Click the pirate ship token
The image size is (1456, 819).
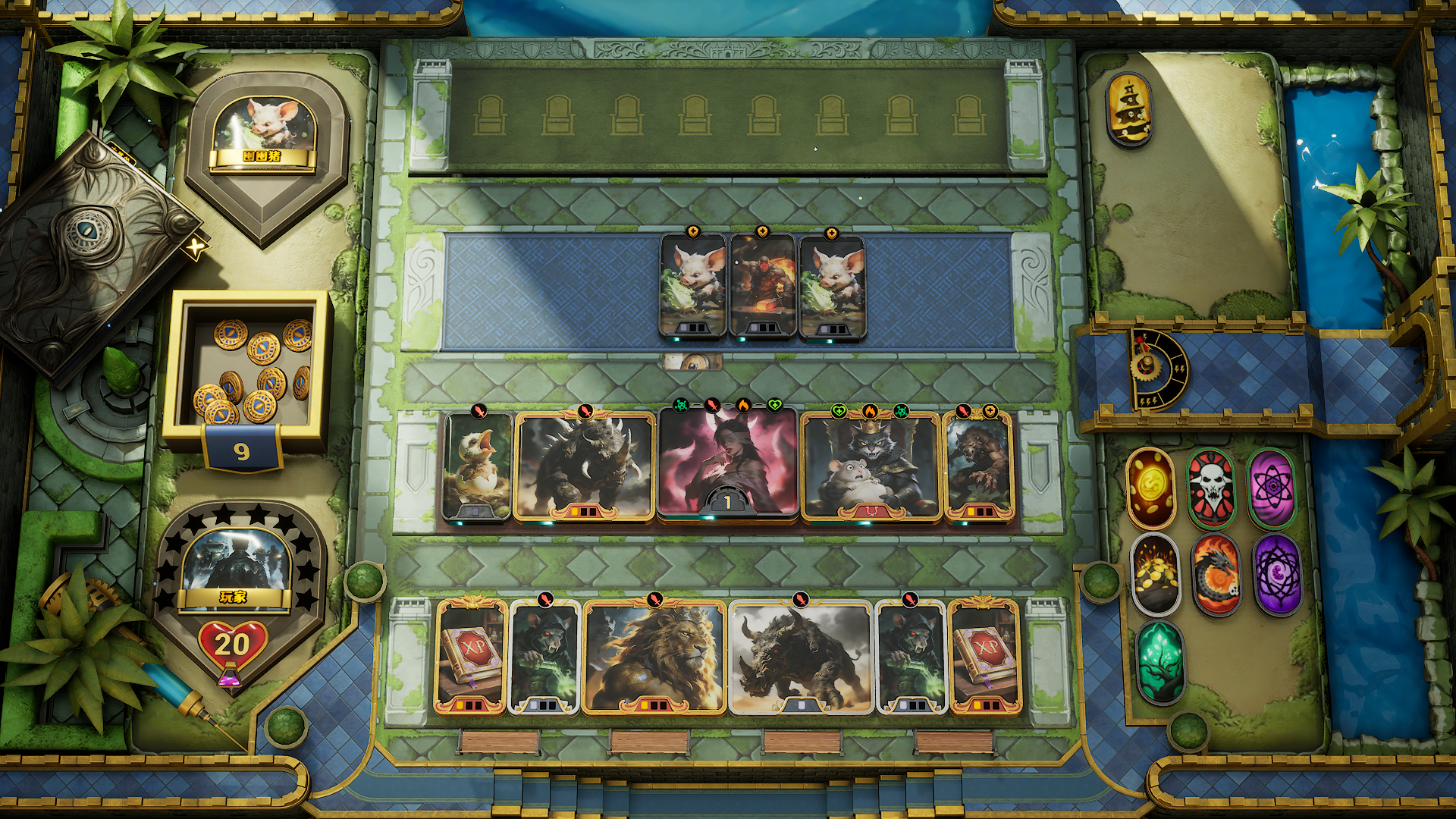[x=1129, y=108]
